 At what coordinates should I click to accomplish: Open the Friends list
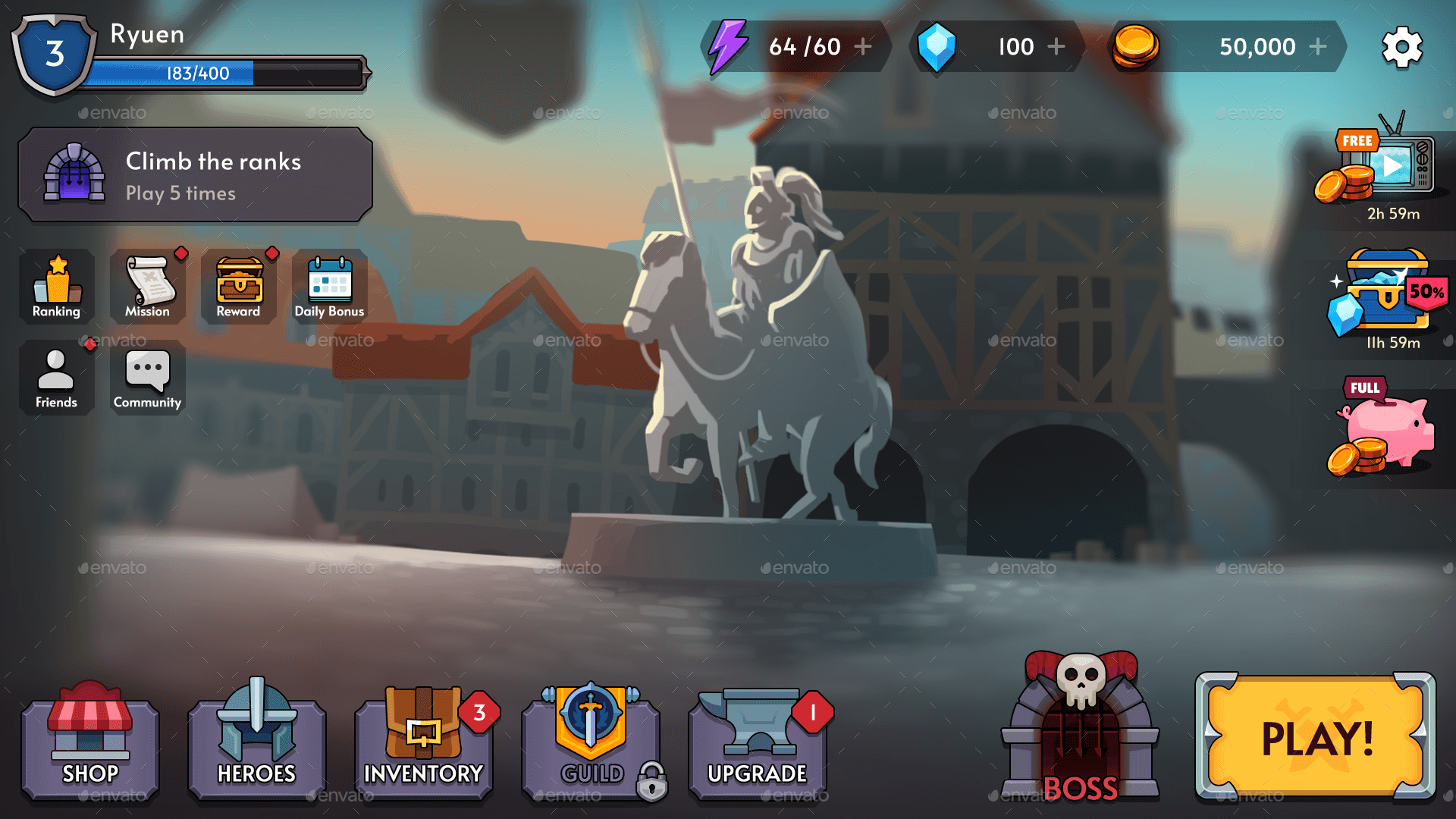[56, 378]
